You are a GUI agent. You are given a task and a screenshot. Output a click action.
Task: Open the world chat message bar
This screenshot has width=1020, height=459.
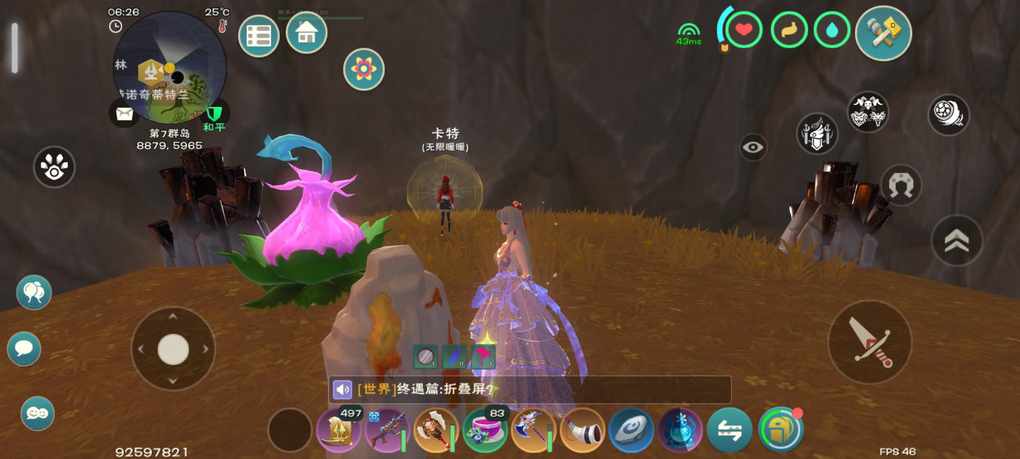(x=530, y=389)
